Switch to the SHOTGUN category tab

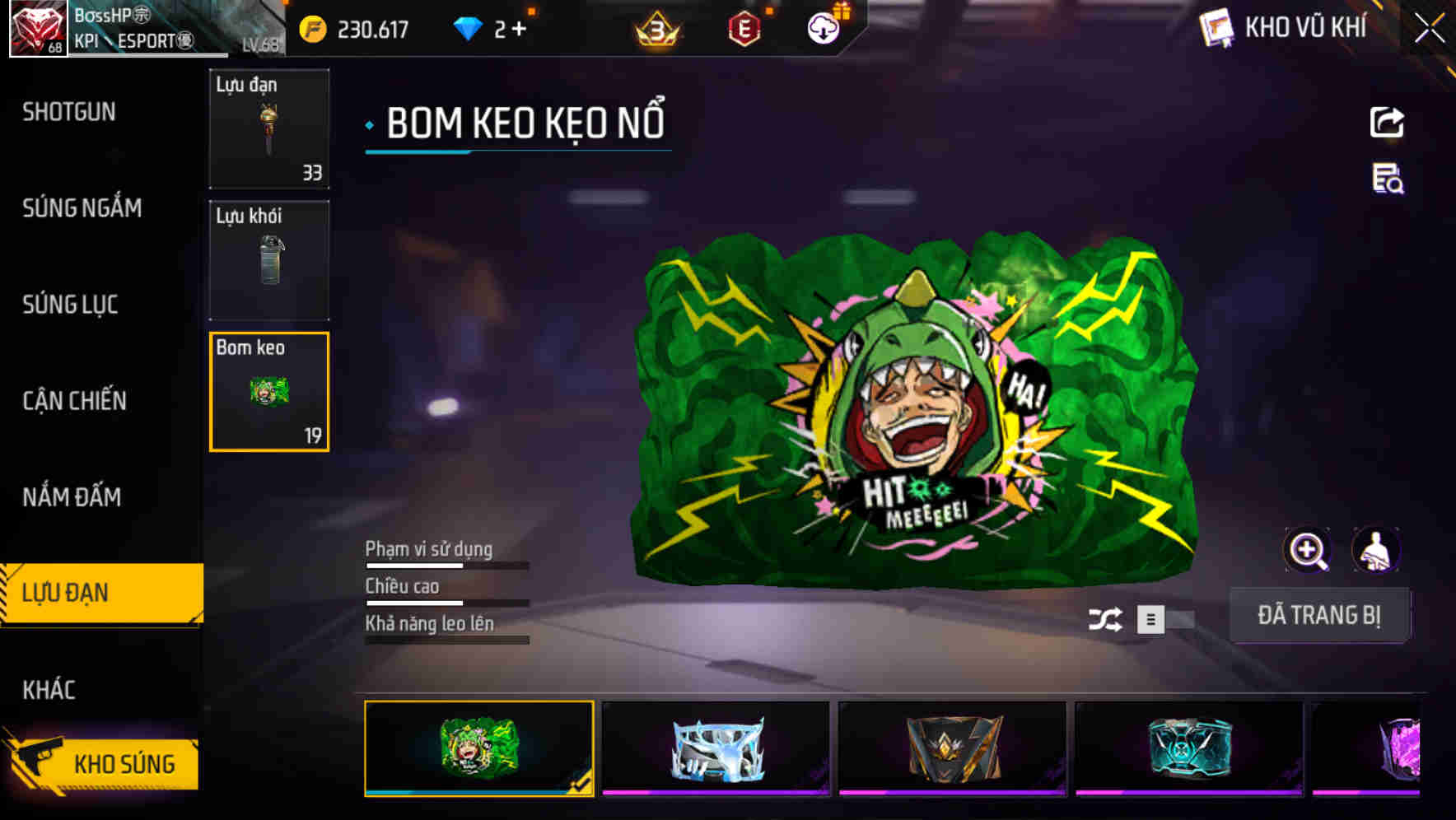[69, 112]
